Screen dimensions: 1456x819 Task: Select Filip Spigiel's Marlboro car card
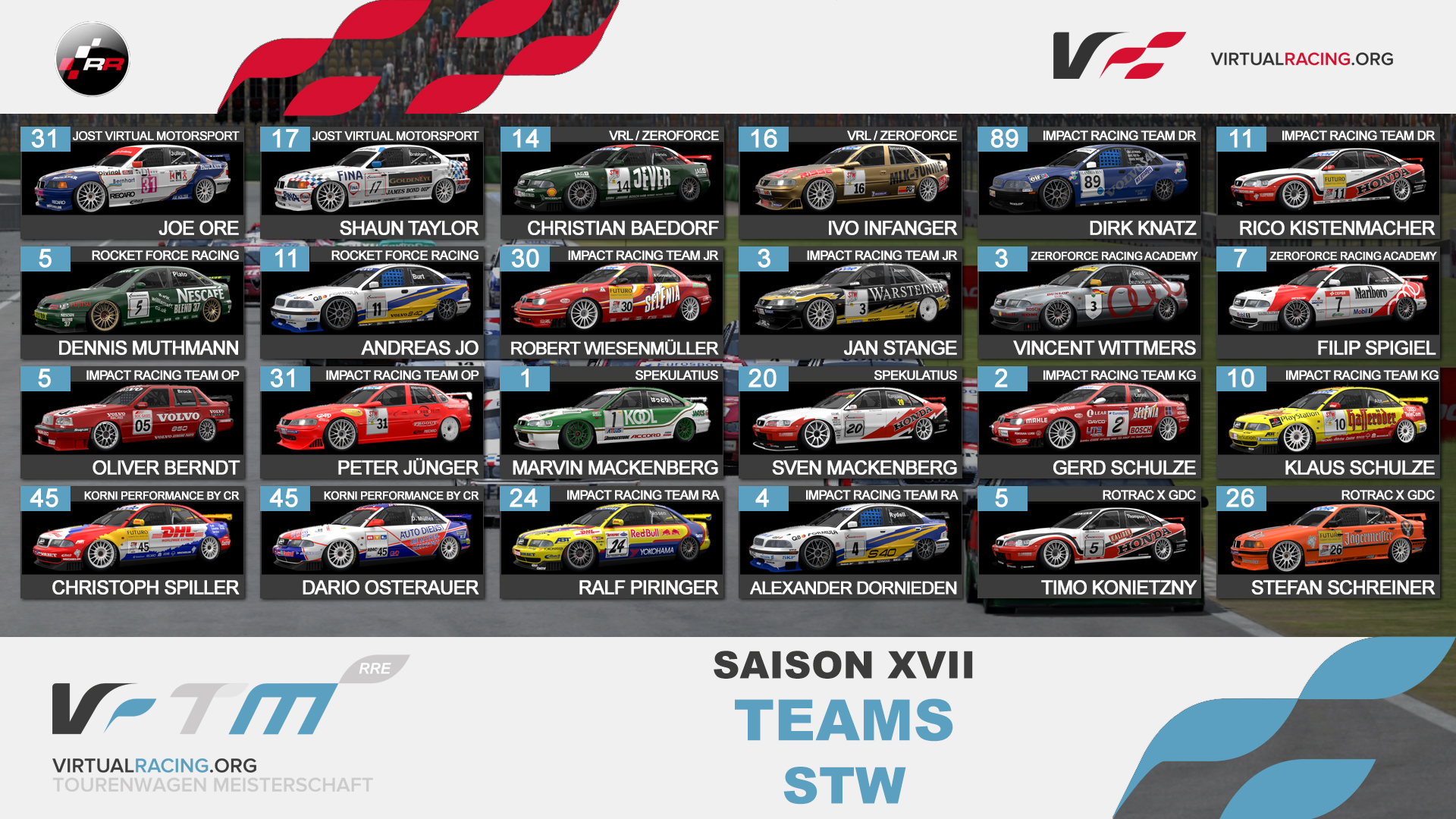pos(1328,302)
